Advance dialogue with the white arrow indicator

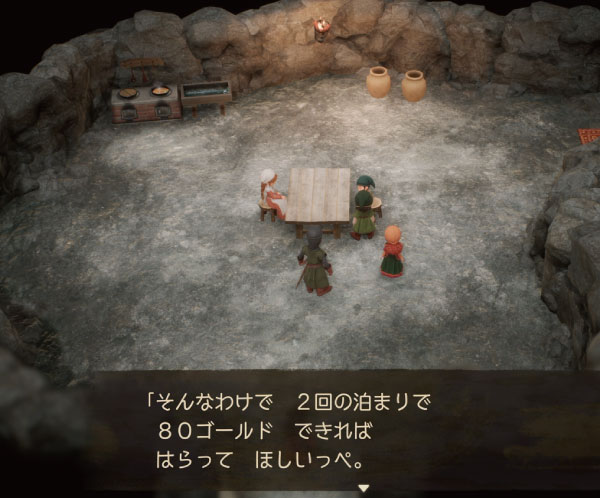click(364, 487)
